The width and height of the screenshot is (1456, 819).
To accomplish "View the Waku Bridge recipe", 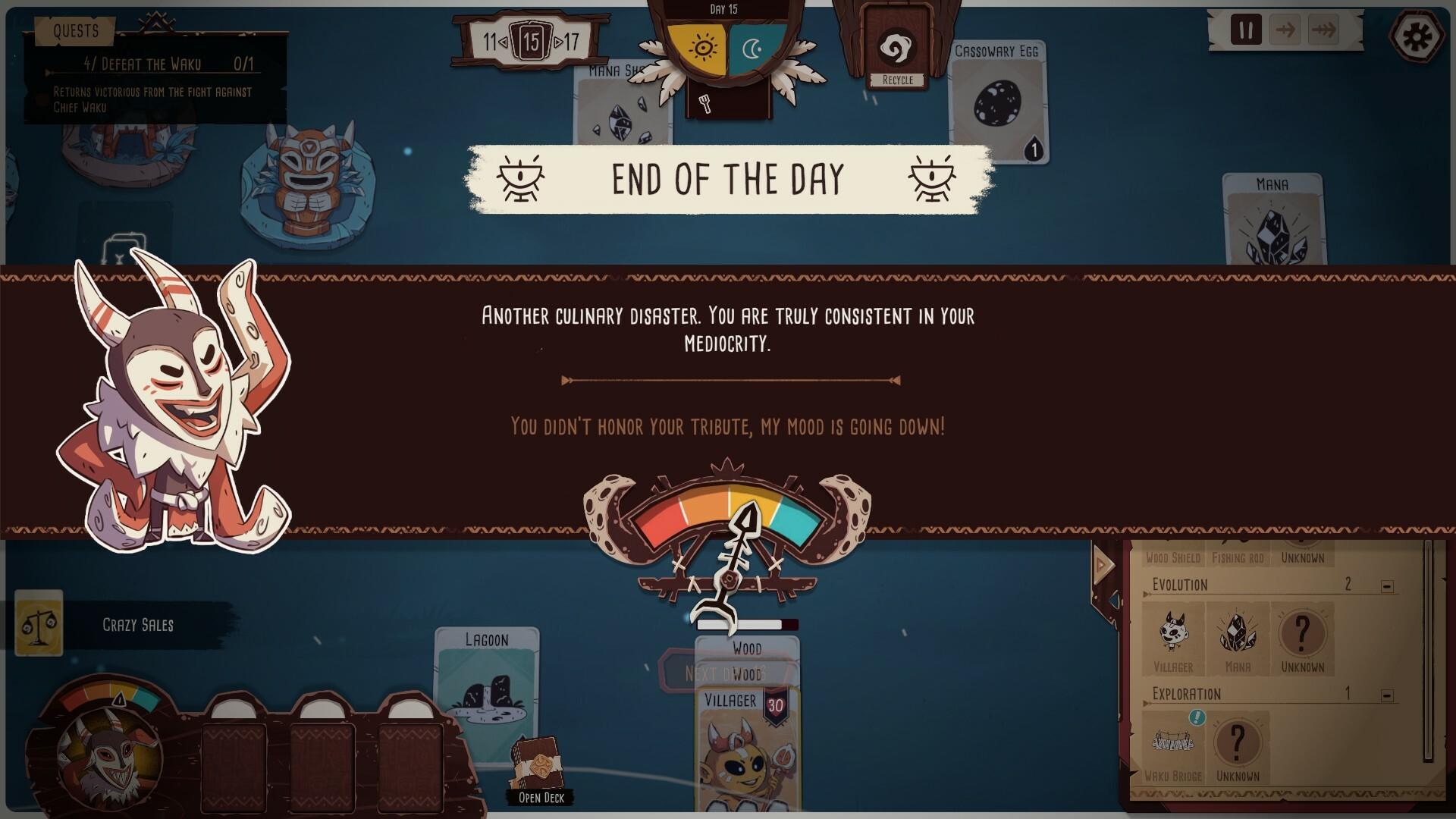I will click(1172, 743).
